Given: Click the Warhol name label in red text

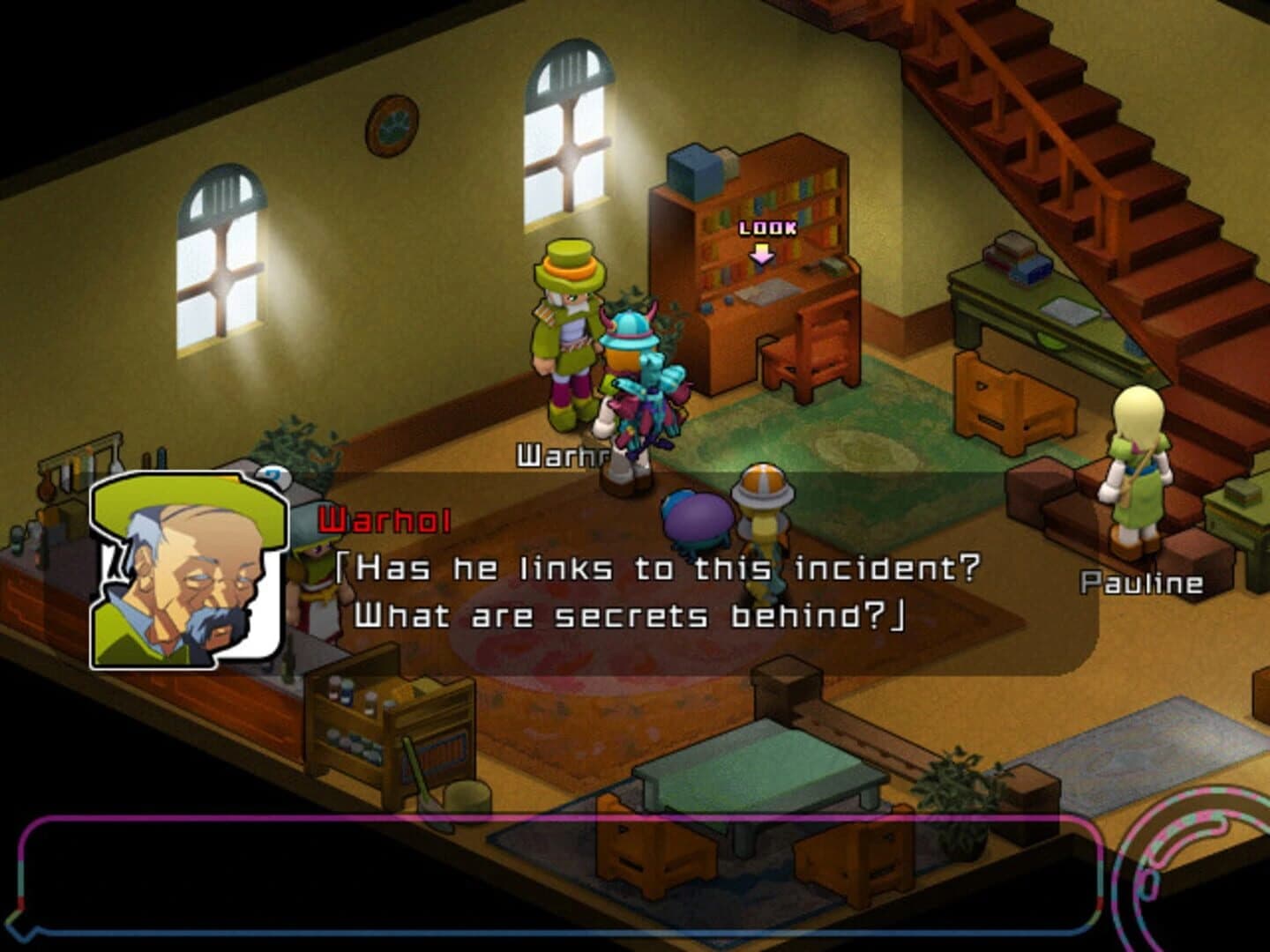Looking at the screenshot, I should pos(384,519).
